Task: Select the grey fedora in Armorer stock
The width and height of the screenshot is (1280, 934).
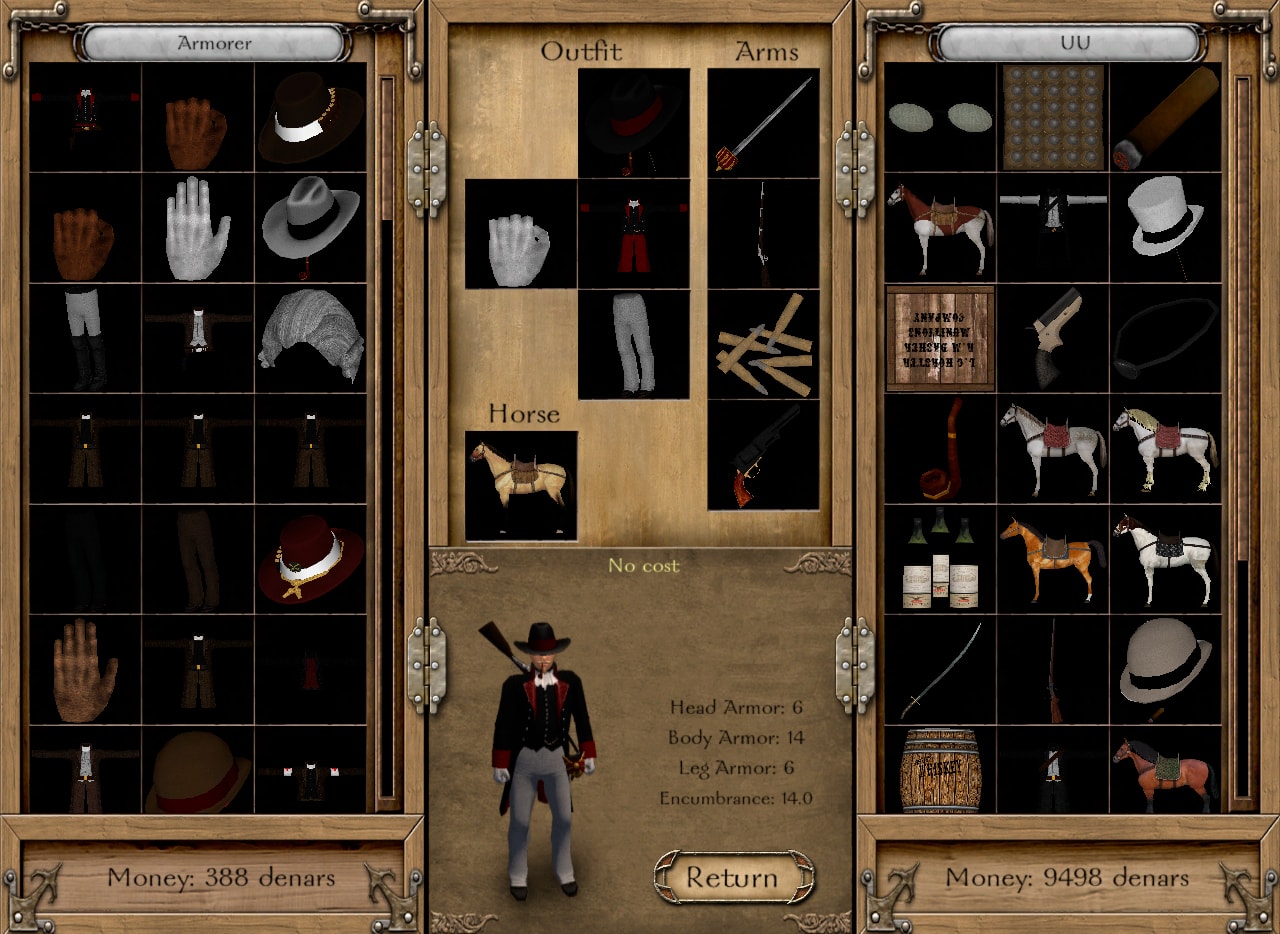Action: [x=310, y=228]
